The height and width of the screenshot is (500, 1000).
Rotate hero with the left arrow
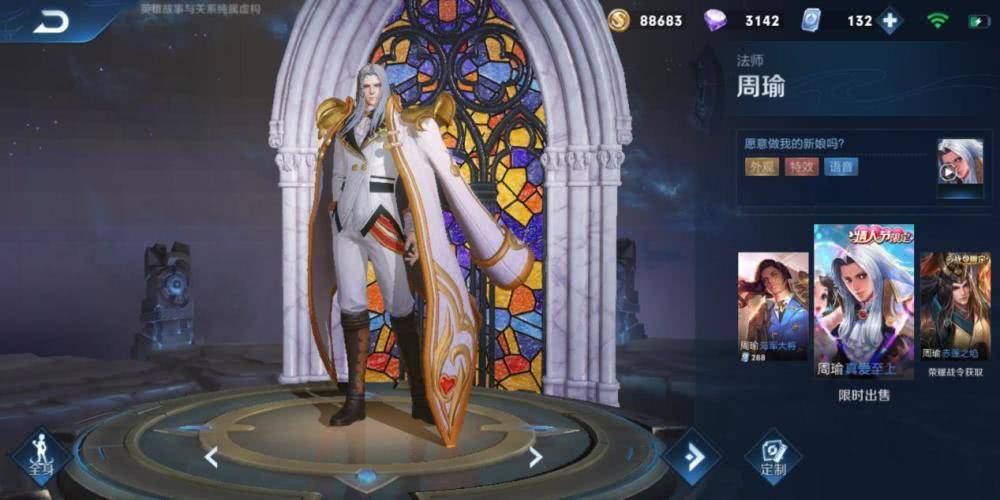coord(211,457)
